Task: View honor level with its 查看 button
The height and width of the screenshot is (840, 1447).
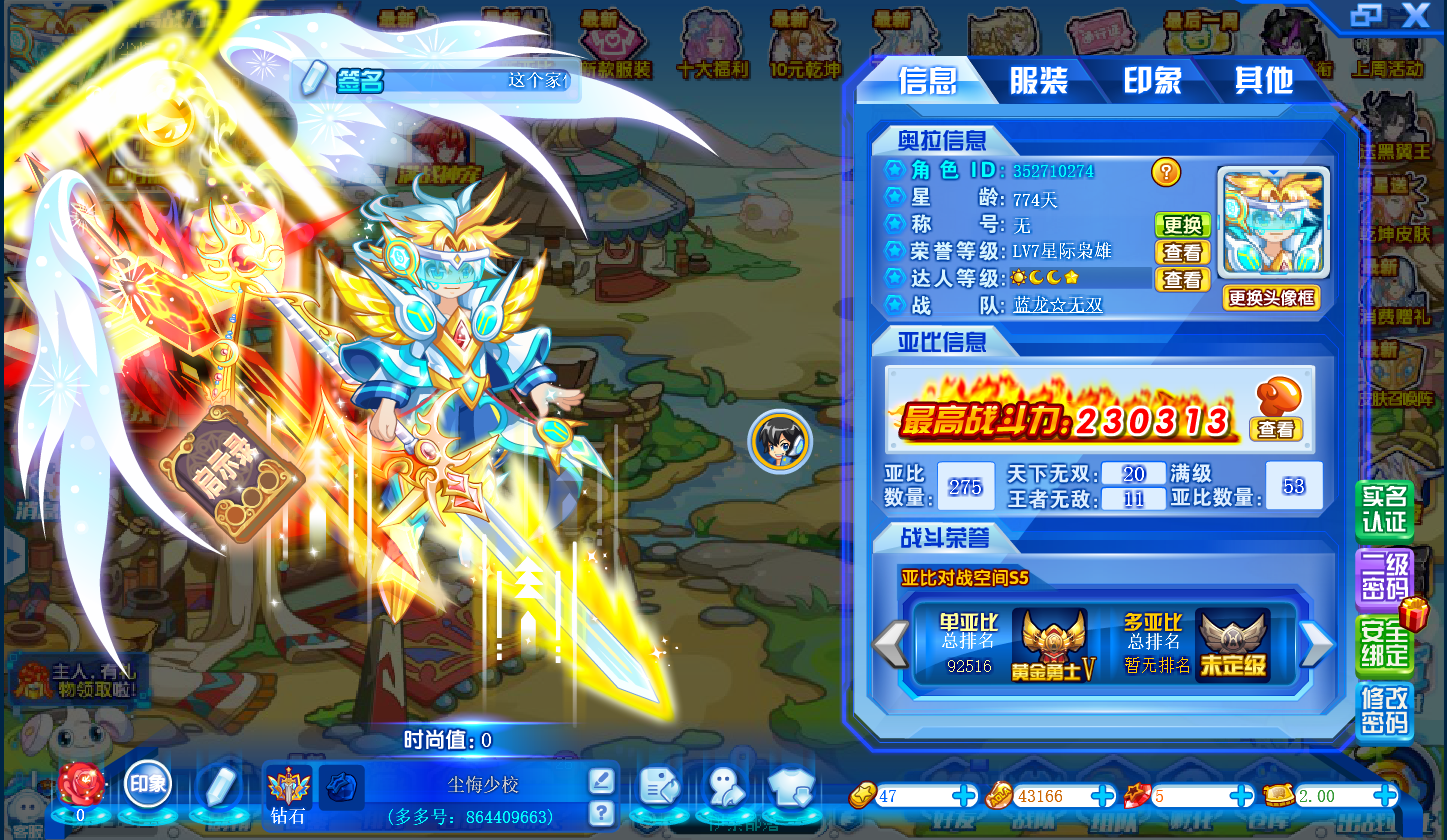Action: click(1182, 252)
